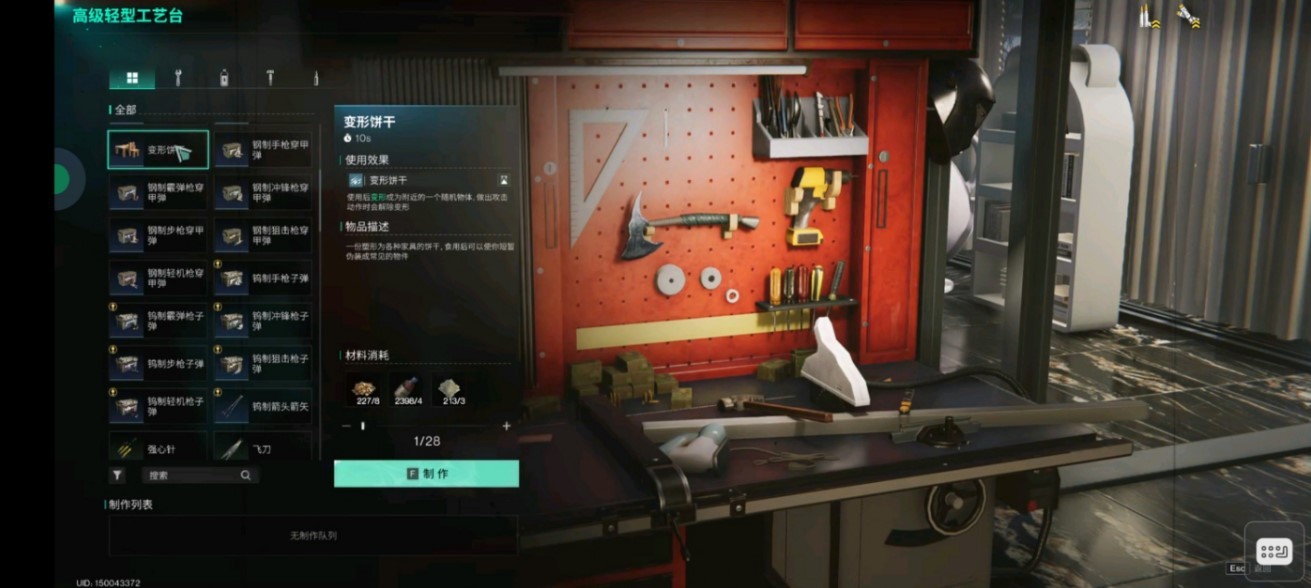Choose the 强心针 recipe
Image resolution: width=1311 pixels, height=588 pixels.
point(158,448)
